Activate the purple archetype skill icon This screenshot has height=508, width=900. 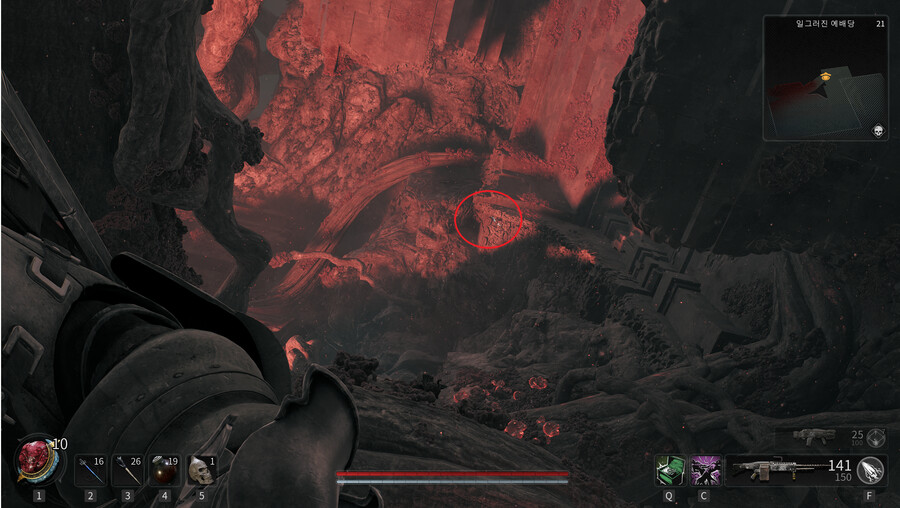[705, 469]
